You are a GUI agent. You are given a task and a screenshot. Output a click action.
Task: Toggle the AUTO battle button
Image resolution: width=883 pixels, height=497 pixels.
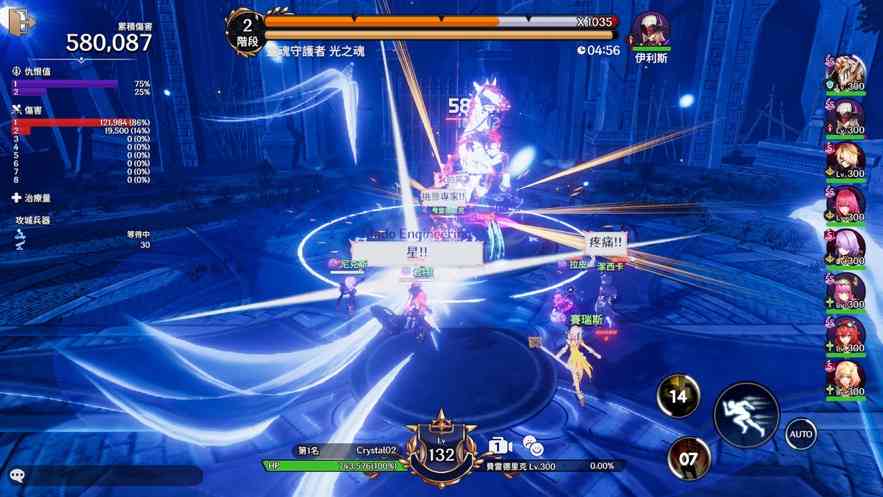pyautogui.click(x=800, y=434)
